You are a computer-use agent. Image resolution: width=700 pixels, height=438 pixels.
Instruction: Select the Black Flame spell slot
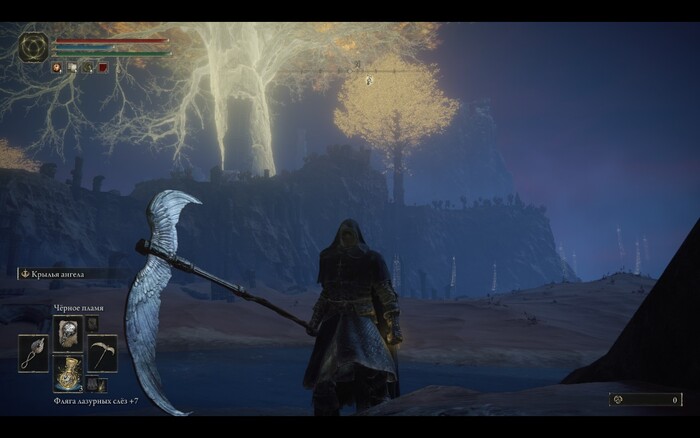pos(67,333)
